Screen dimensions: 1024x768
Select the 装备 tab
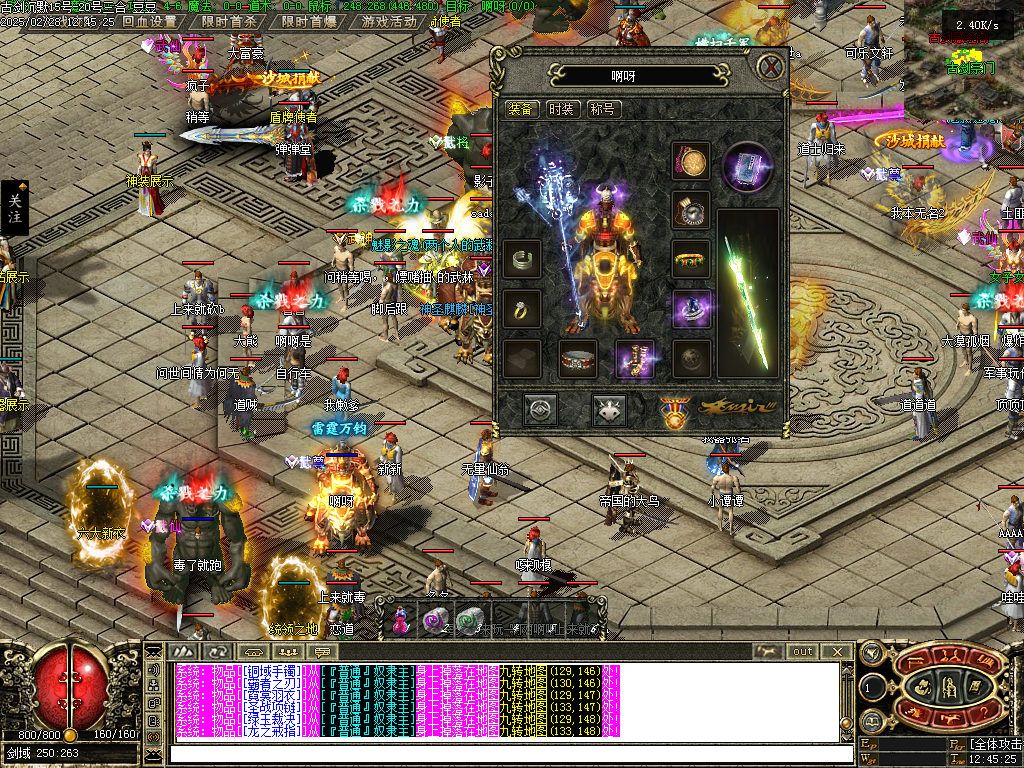pyautogui.click(x=520, y=109)
